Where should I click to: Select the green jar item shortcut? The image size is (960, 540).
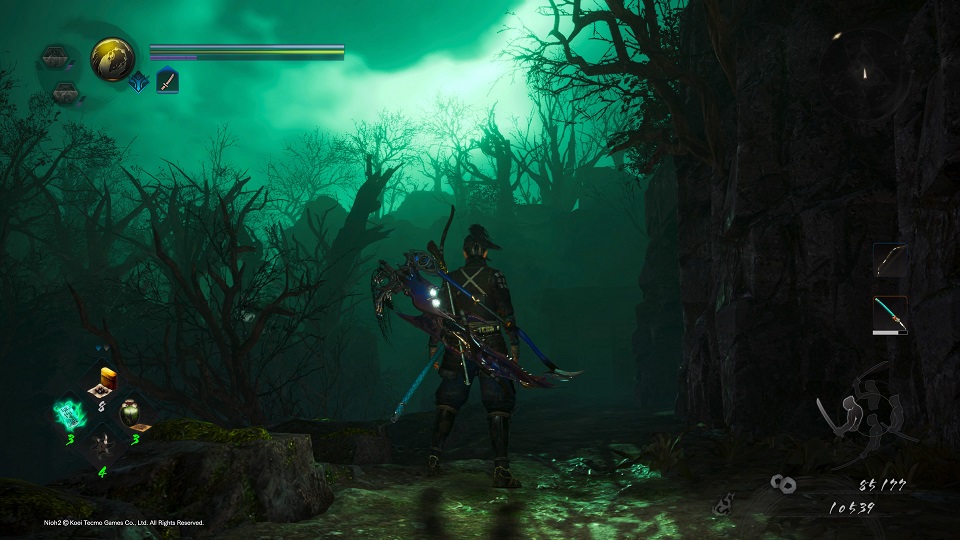coord(132,413)
